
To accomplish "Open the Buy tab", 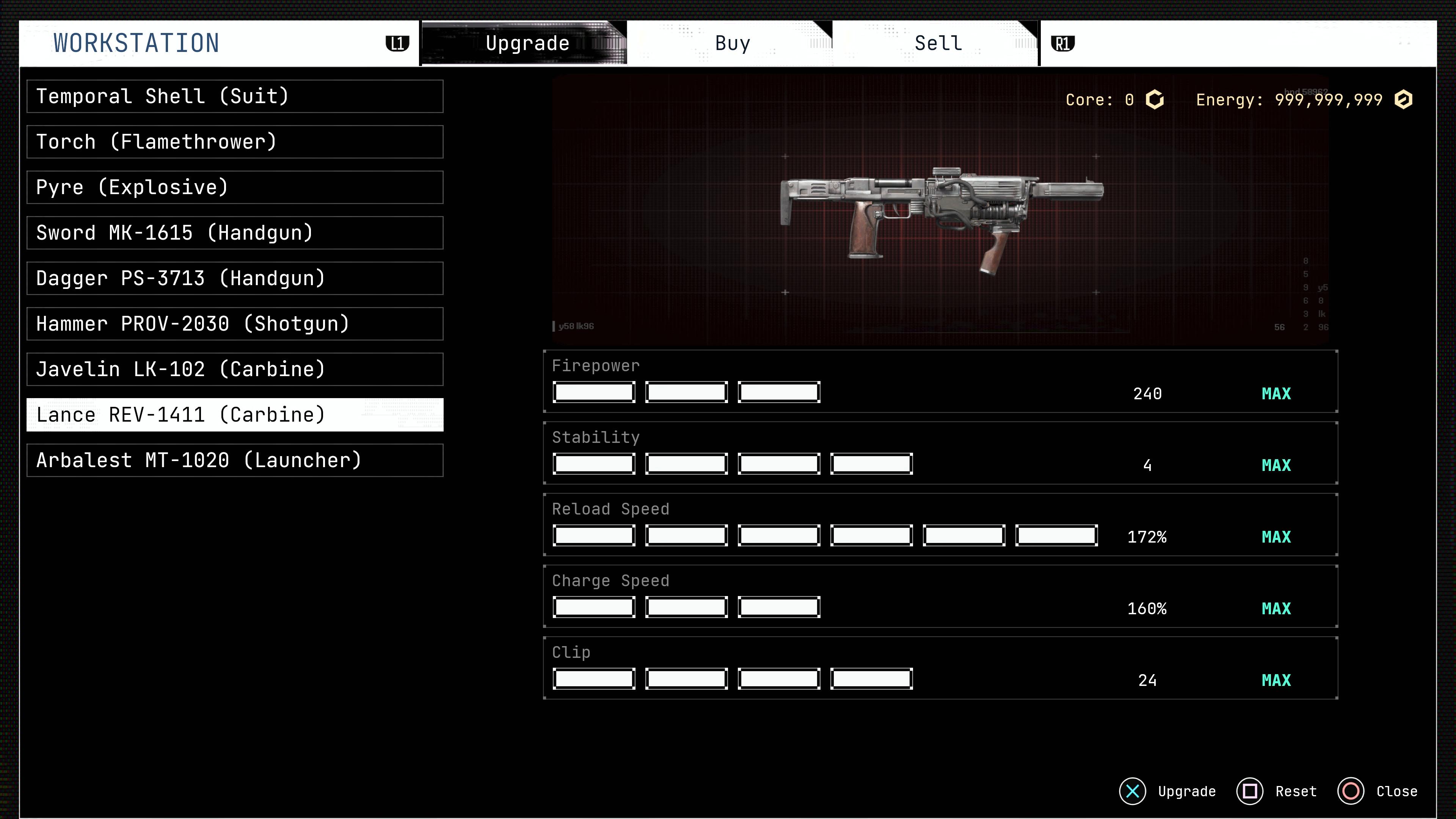I will point(732,44).
